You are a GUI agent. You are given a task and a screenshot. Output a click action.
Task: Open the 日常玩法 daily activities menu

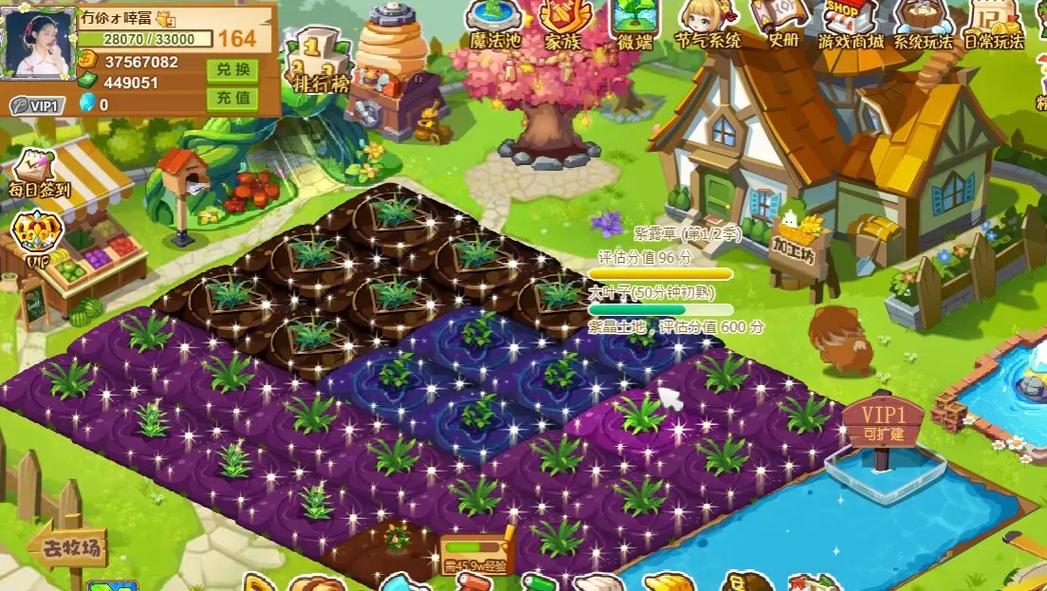point(993,23)
